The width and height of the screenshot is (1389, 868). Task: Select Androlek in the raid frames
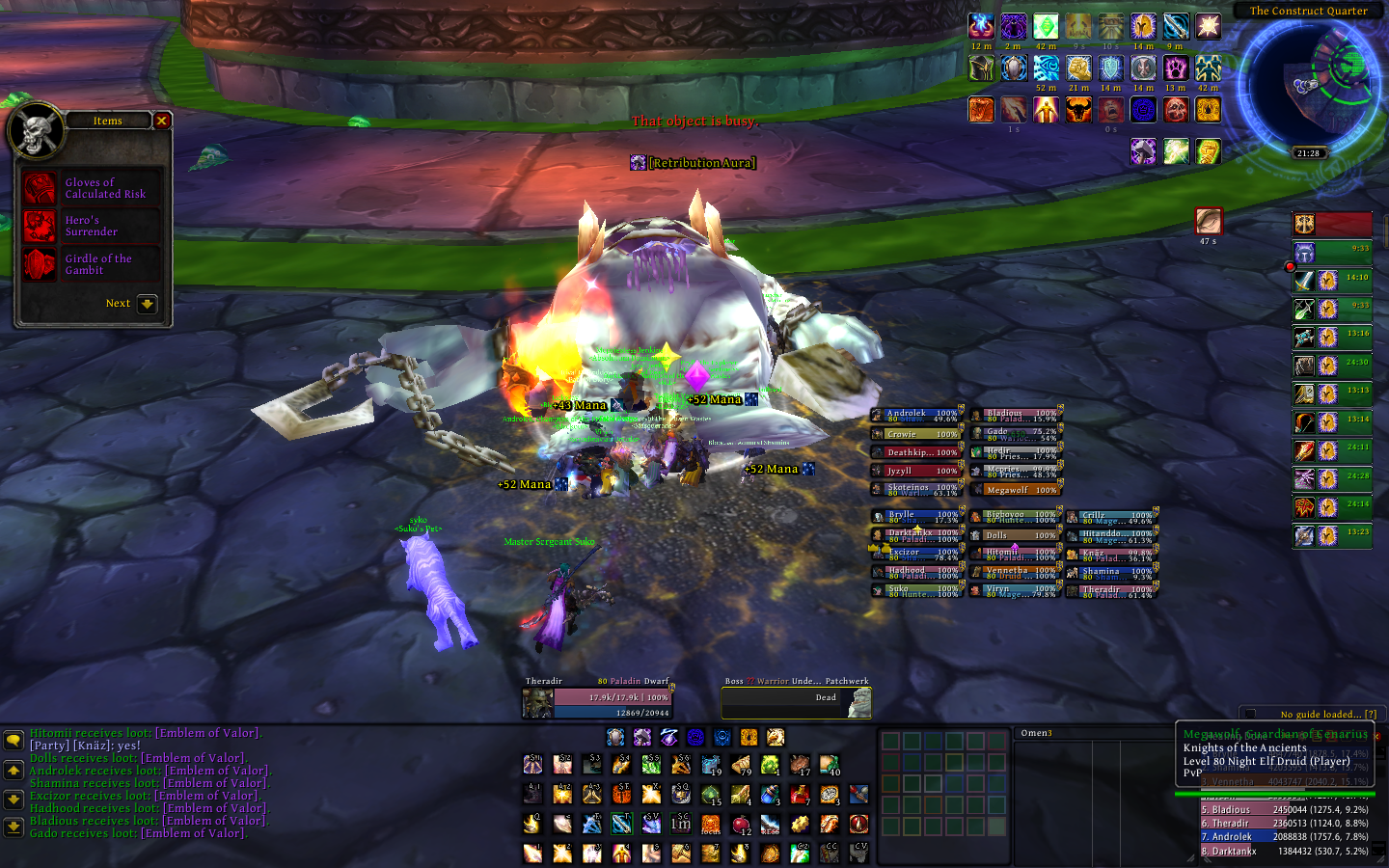pos(916,416)
